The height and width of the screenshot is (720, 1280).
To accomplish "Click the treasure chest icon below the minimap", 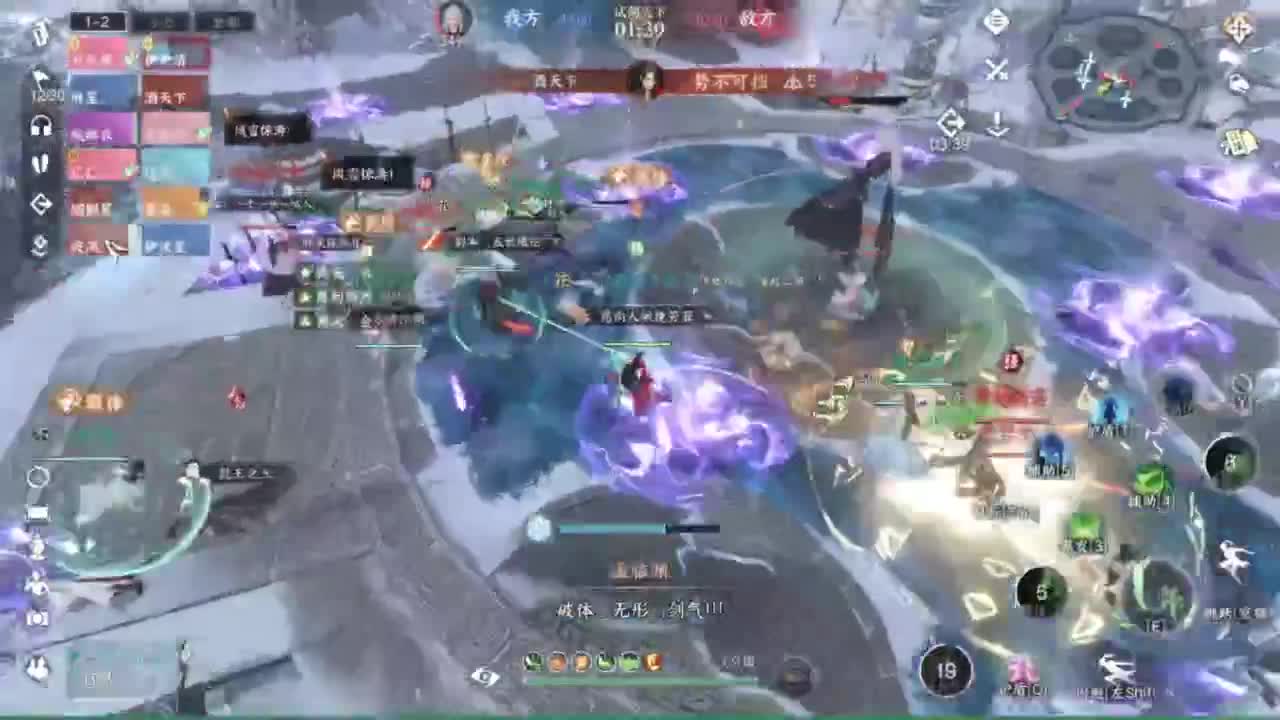I will click(x=1239, y=142).
